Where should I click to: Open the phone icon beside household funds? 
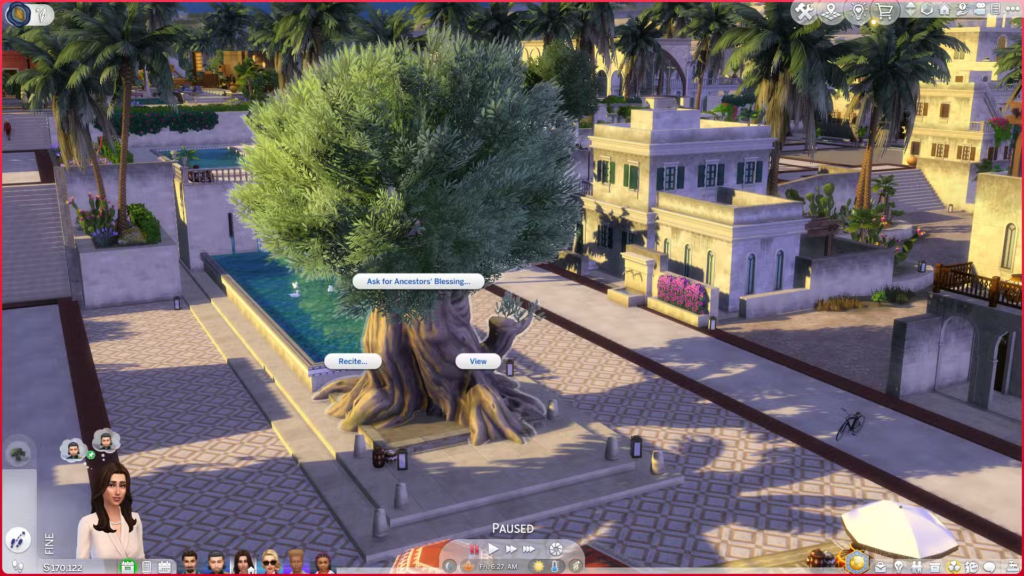pos(146,567)
